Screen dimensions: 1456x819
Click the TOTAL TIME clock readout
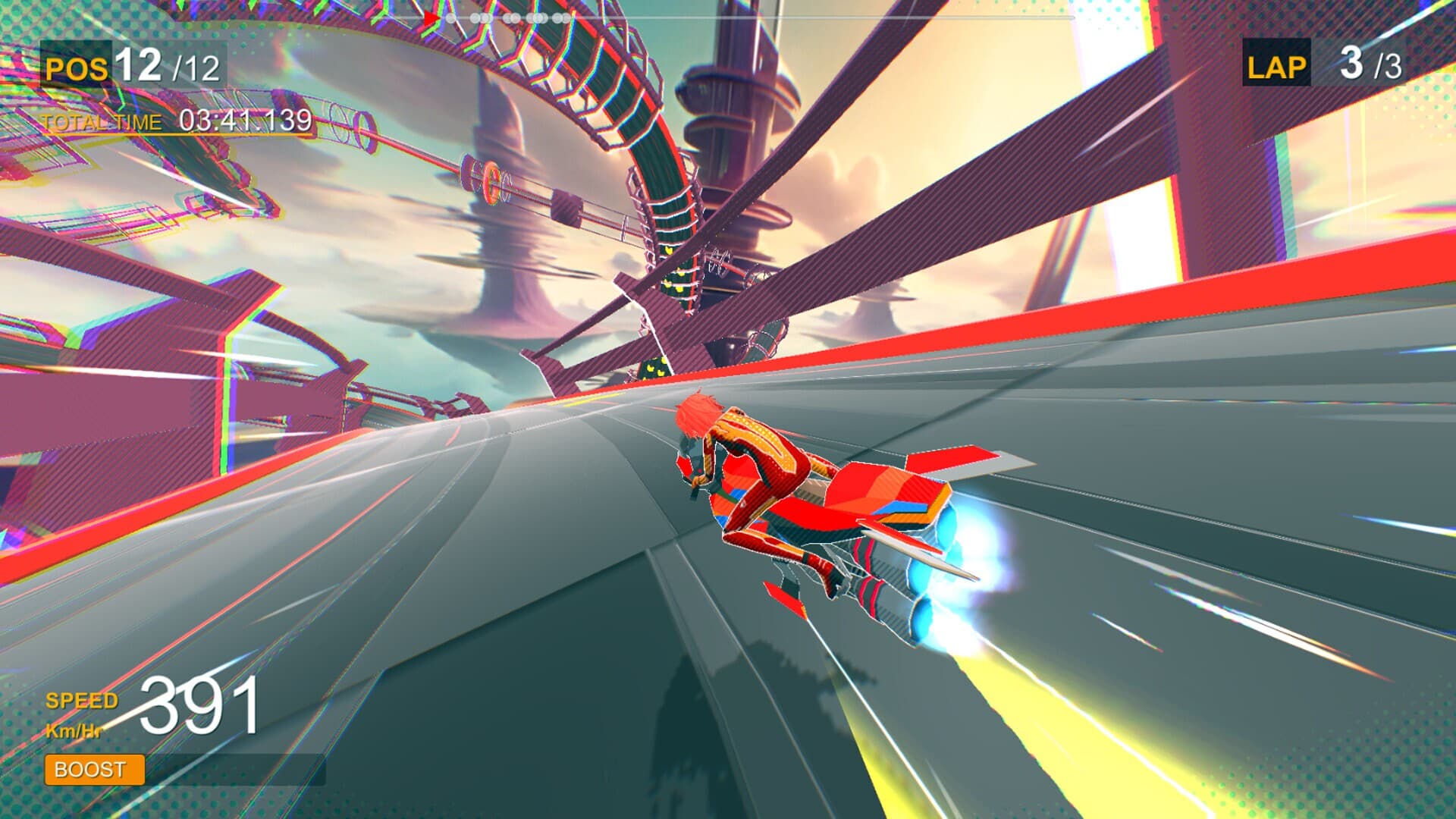tap(244, 119)
